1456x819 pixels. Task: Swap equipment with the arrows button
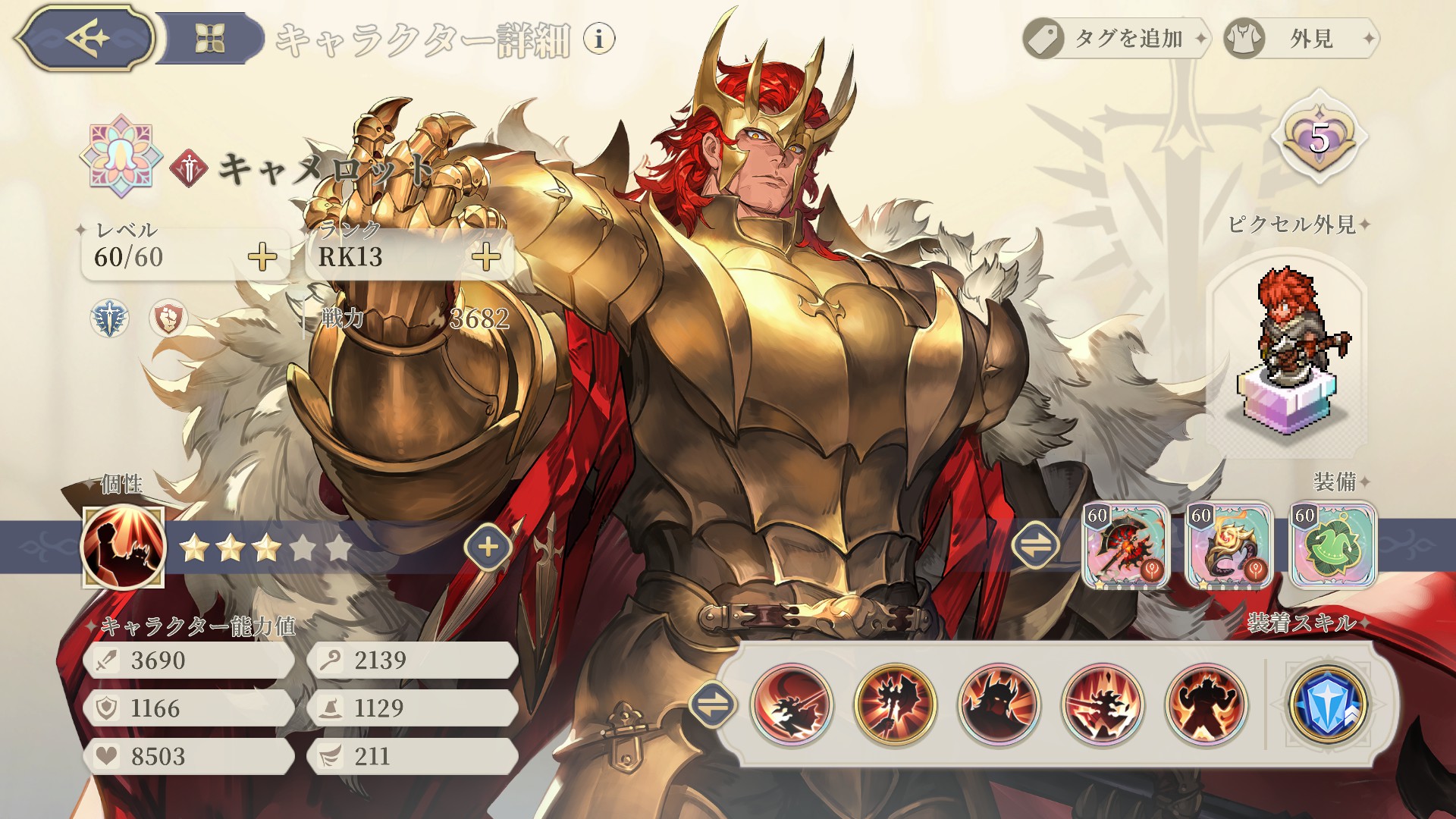coord(1036,544)
